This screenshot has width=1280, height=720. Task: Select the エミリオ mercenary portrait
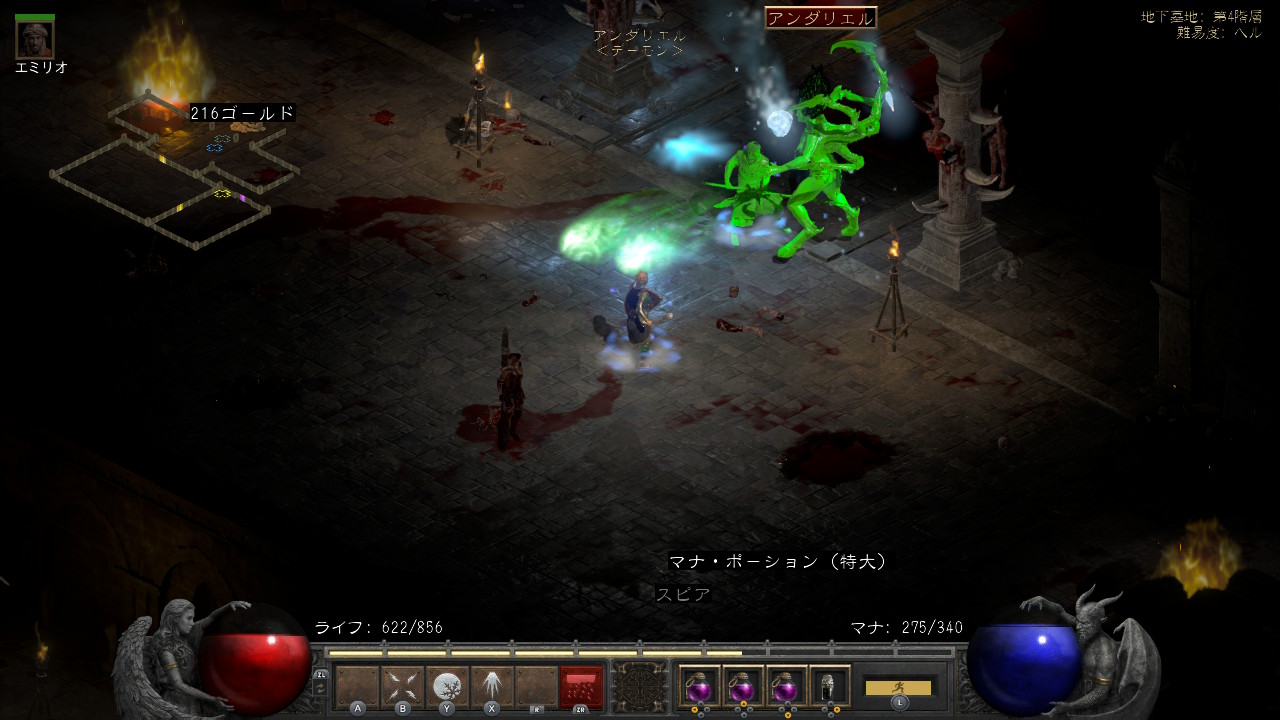pos(35,37)
